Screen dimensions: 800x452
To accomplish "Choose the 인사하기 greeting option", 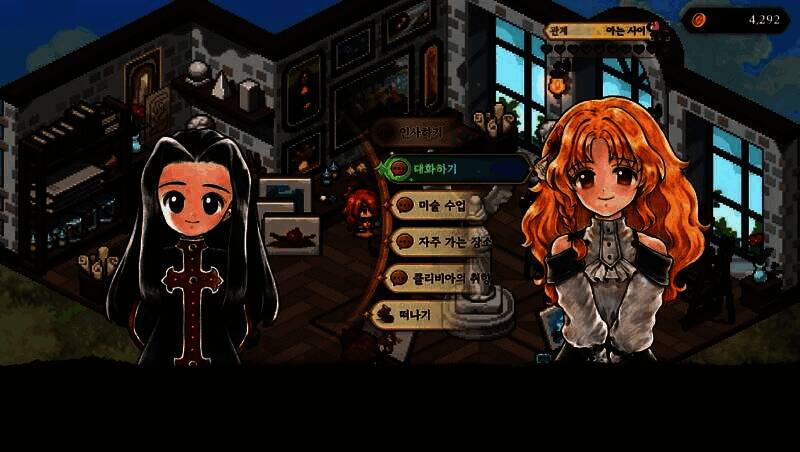I will (420, 132).
